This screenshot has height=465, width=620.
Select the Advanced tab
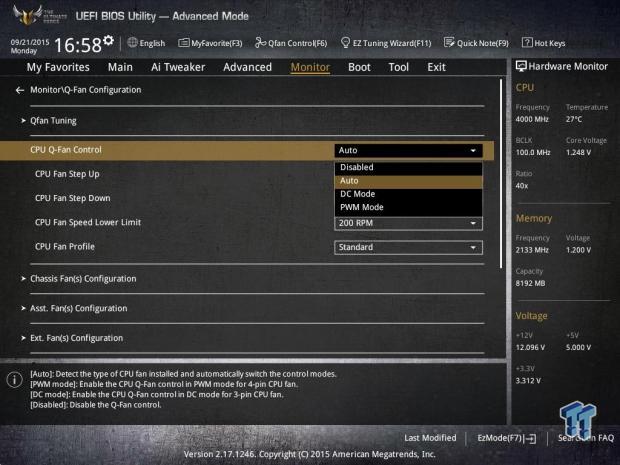click(247, 67)
